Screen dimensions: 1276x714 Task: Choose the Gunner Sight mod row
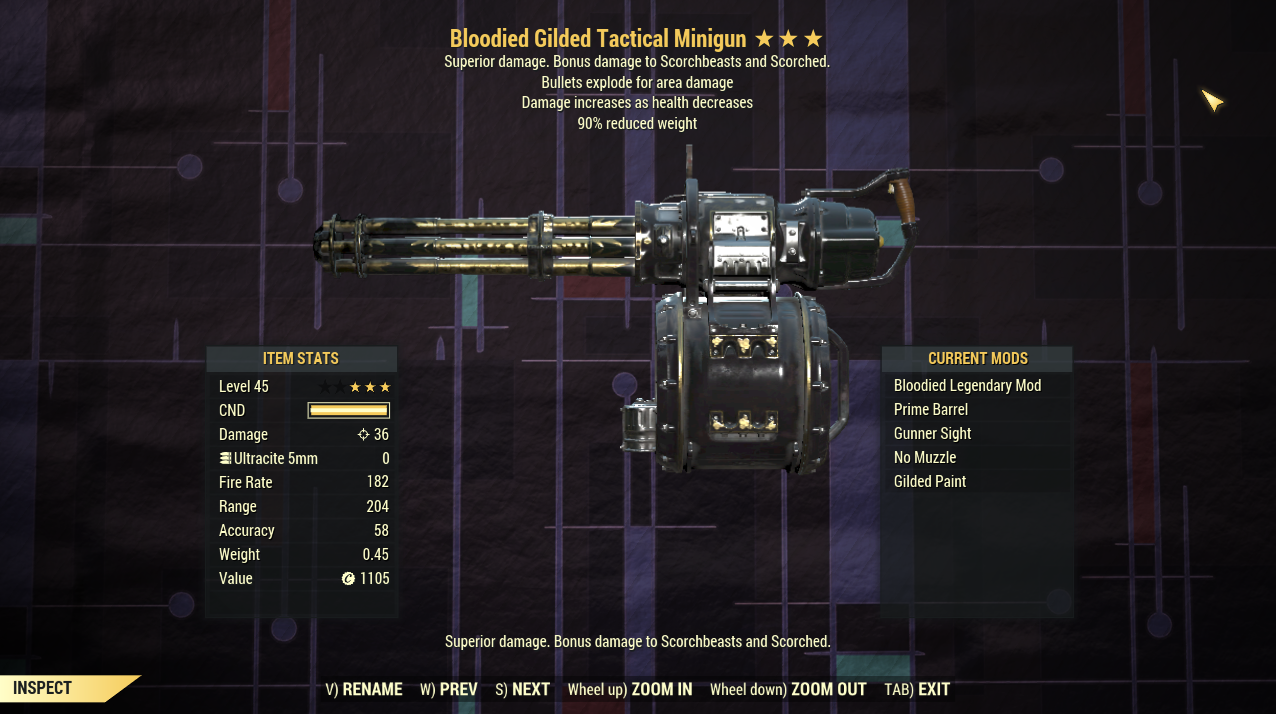pyautogui.click(x=932, y=434)
